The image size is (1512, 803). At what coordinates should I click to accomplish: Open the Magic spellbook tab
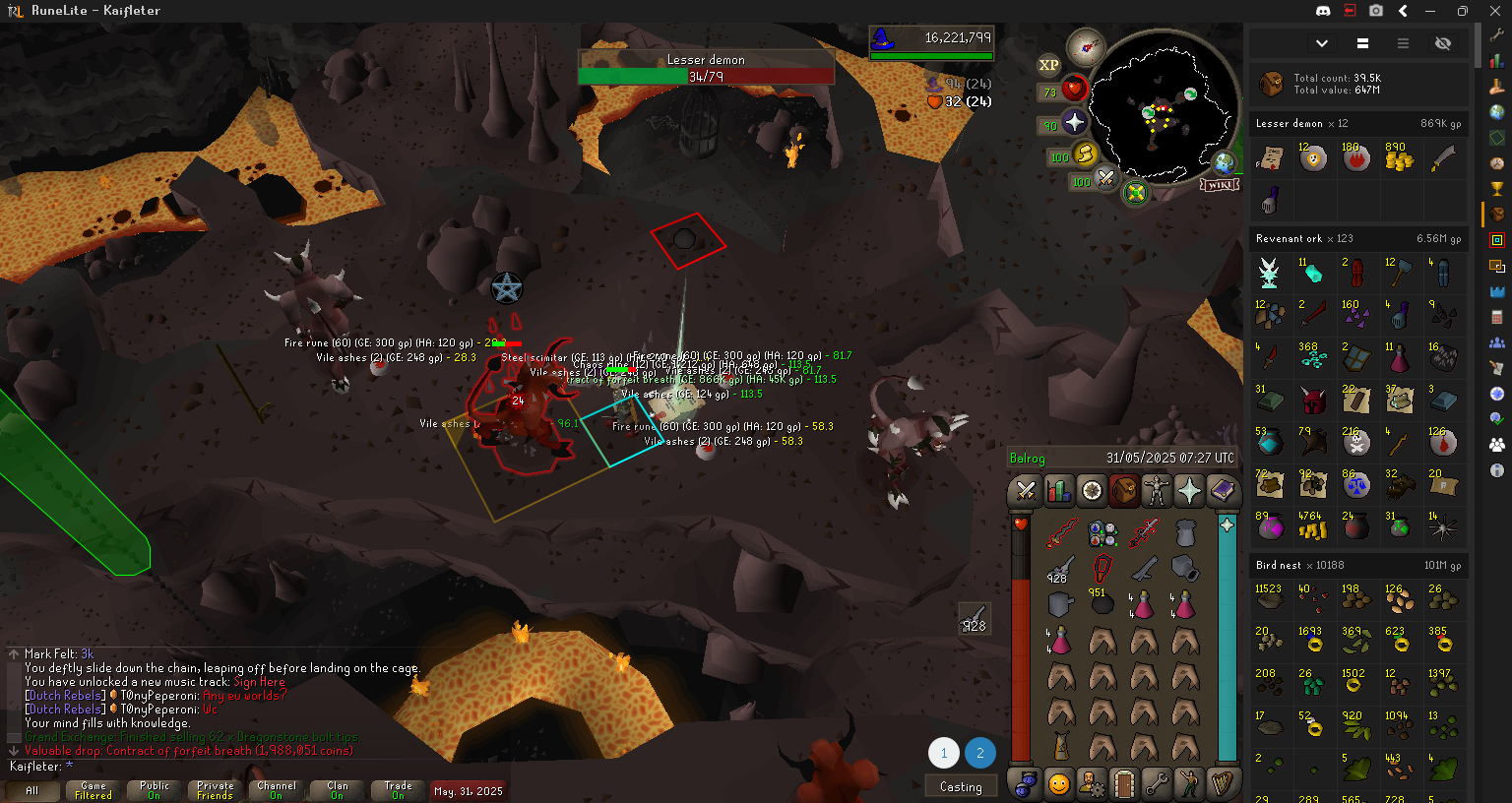pos(1222,490)
